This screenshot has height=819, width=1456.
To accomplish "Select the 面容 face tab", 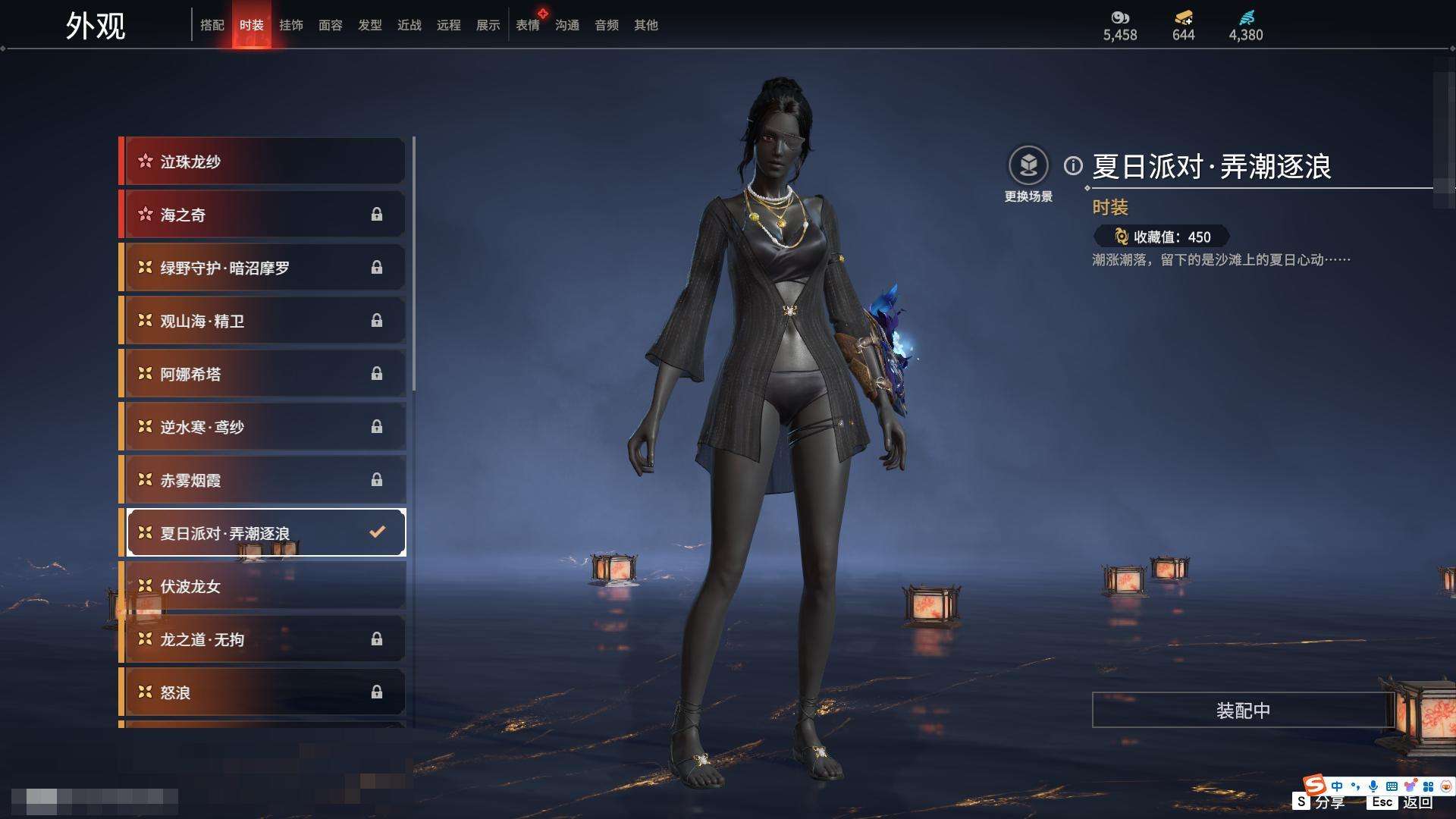I will 331,25.
